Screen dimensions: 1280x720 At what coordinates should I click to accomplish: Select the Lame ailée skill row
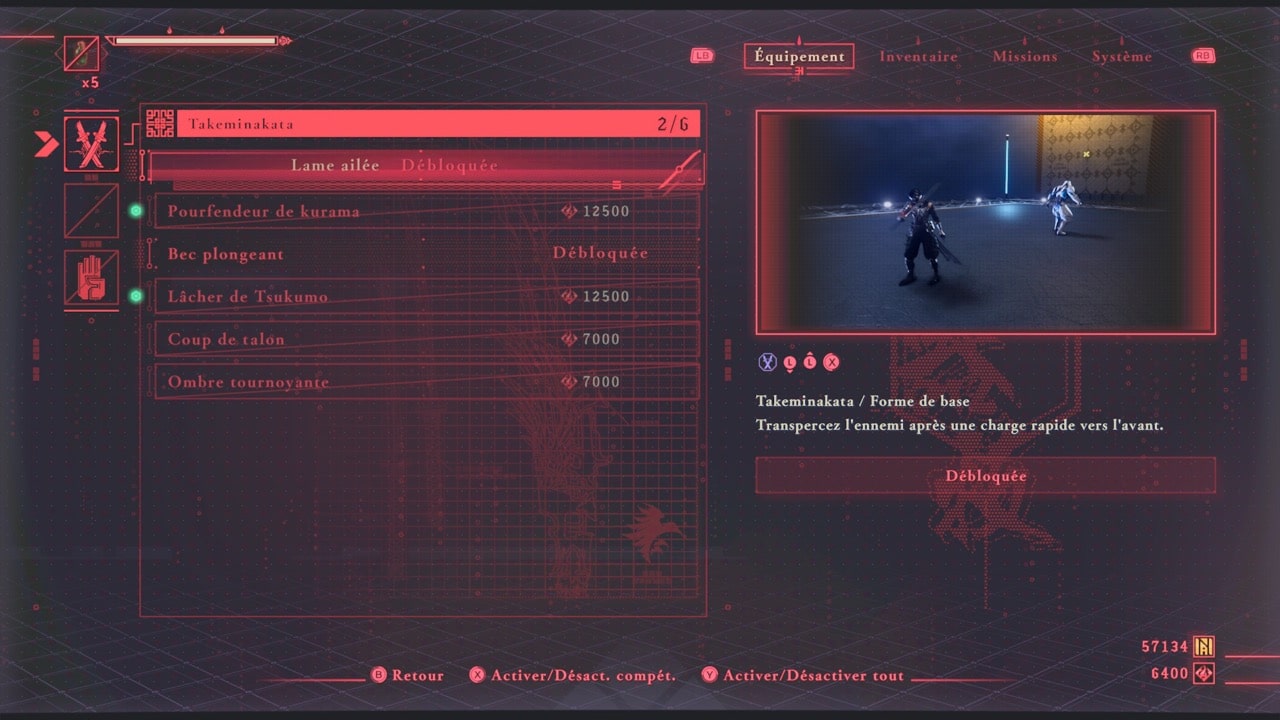click(425, 166)
